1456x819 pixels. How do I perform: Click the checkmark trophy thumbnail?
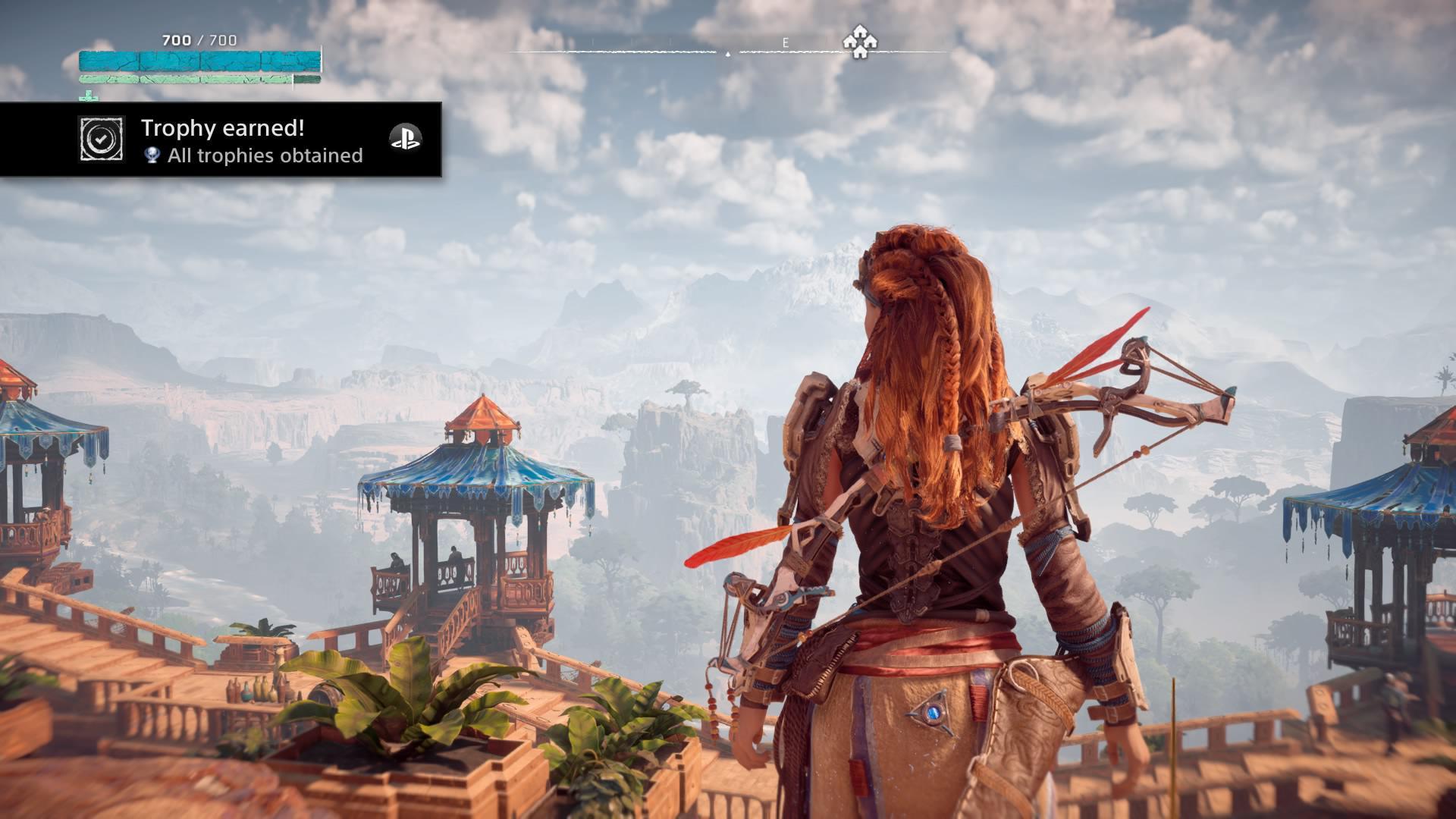[x=101, y=139]
